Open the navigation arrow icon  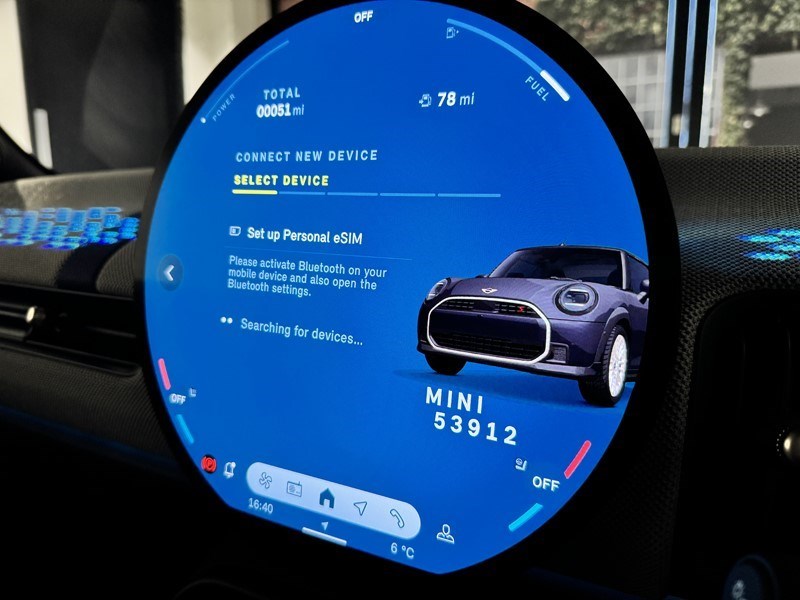click(x=360, y=508)
